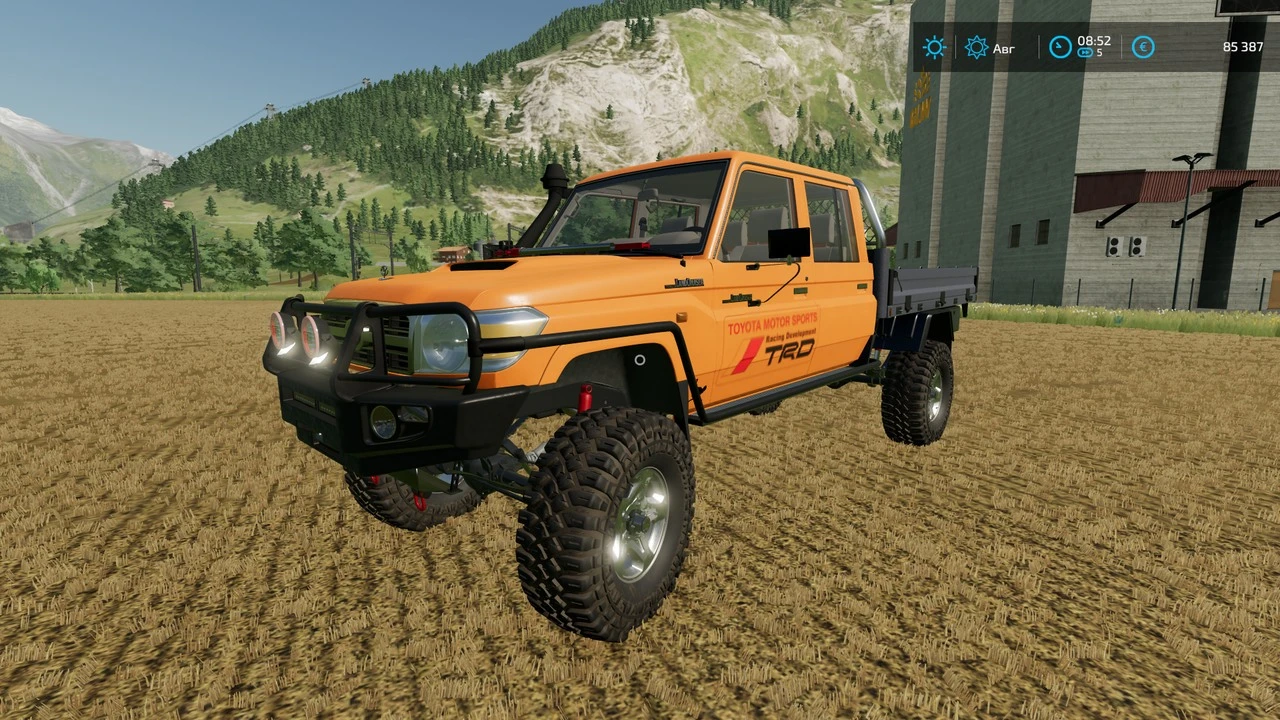The width and height of the screenshot is (1280, 720).
Task: Select the month label Авг
Action: (1004, 48)
